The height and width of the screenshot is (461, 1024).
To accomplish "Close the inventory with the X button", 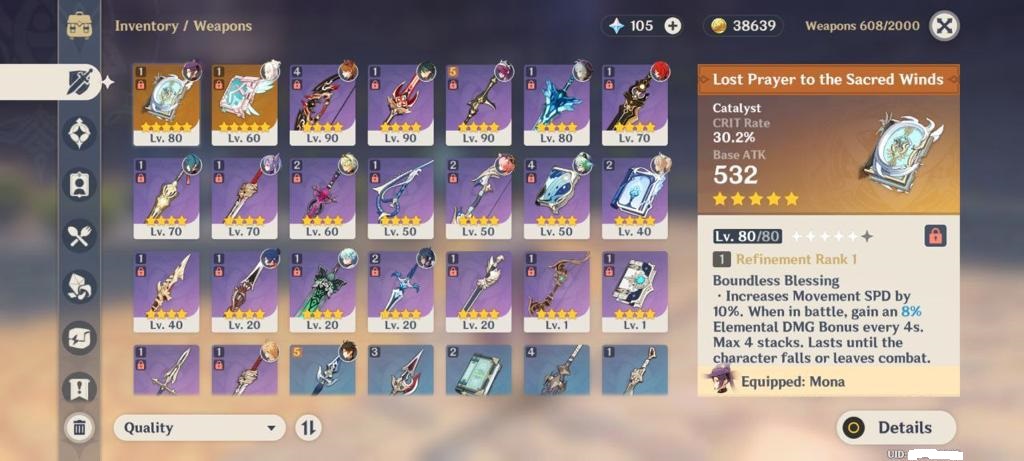I will [944, 26].
